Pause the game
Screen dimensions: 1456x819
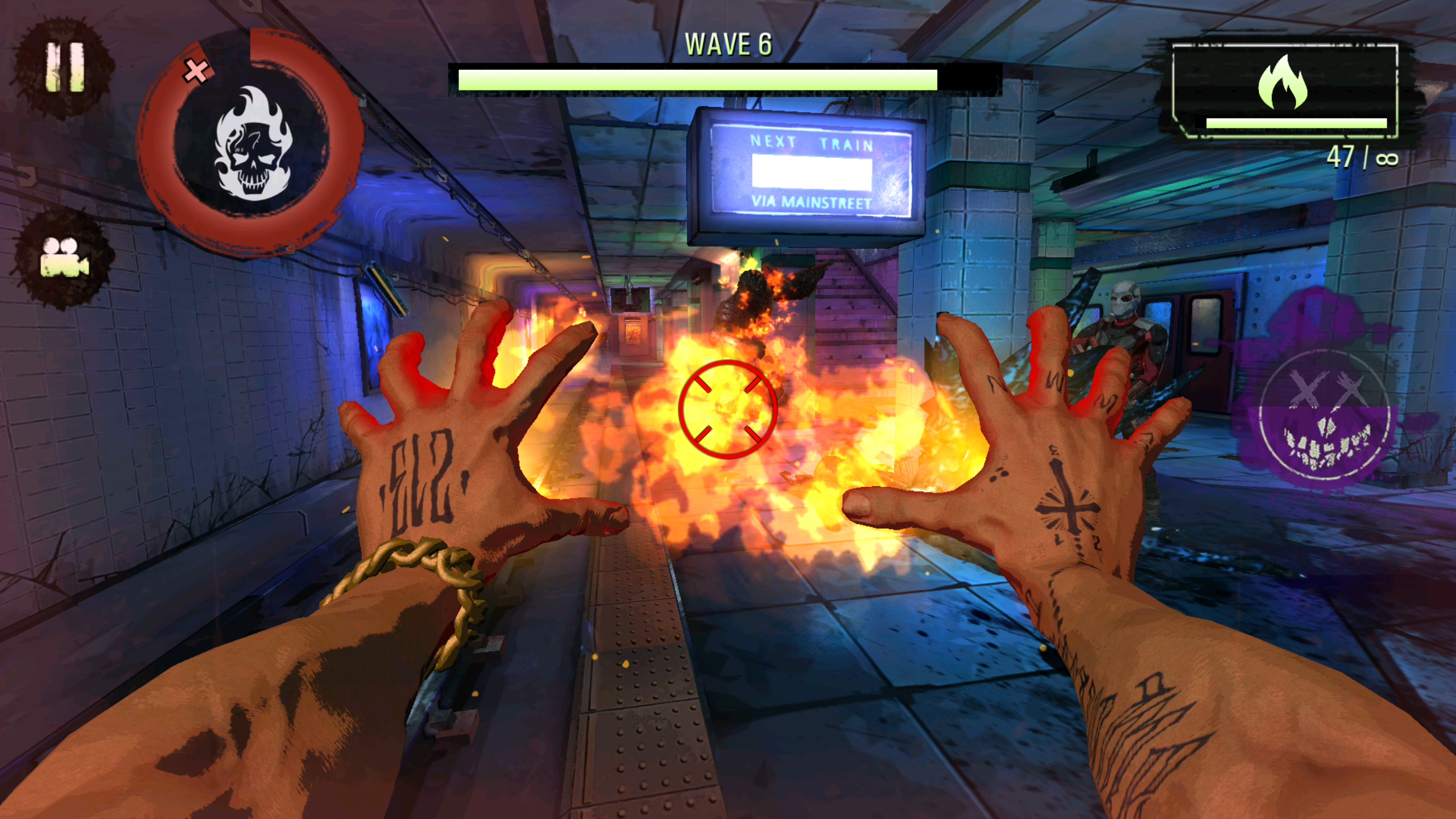[64, 67]
